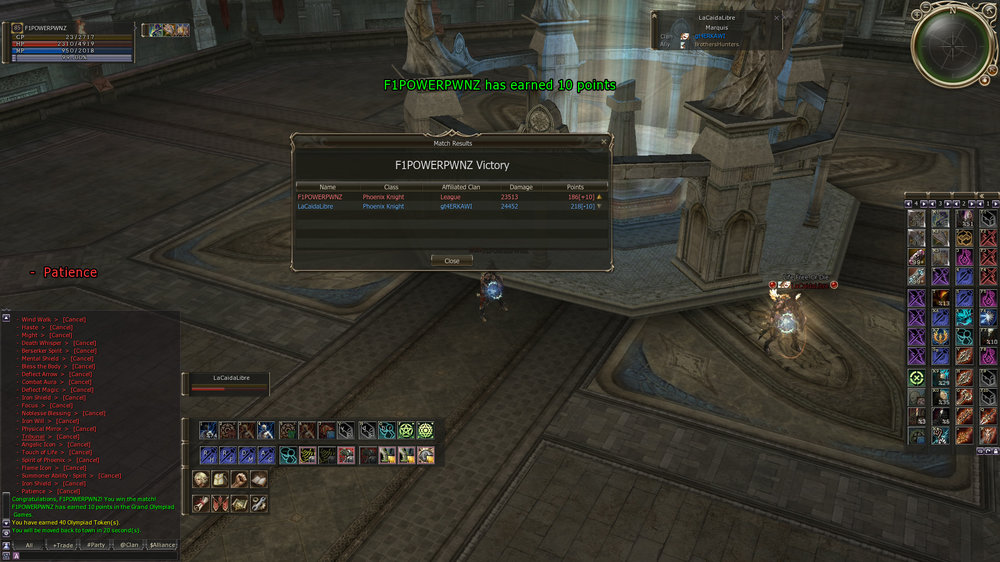1000x562 pixels.
Task: Click the circular compass minimap
Action: (x=951, y=45)
